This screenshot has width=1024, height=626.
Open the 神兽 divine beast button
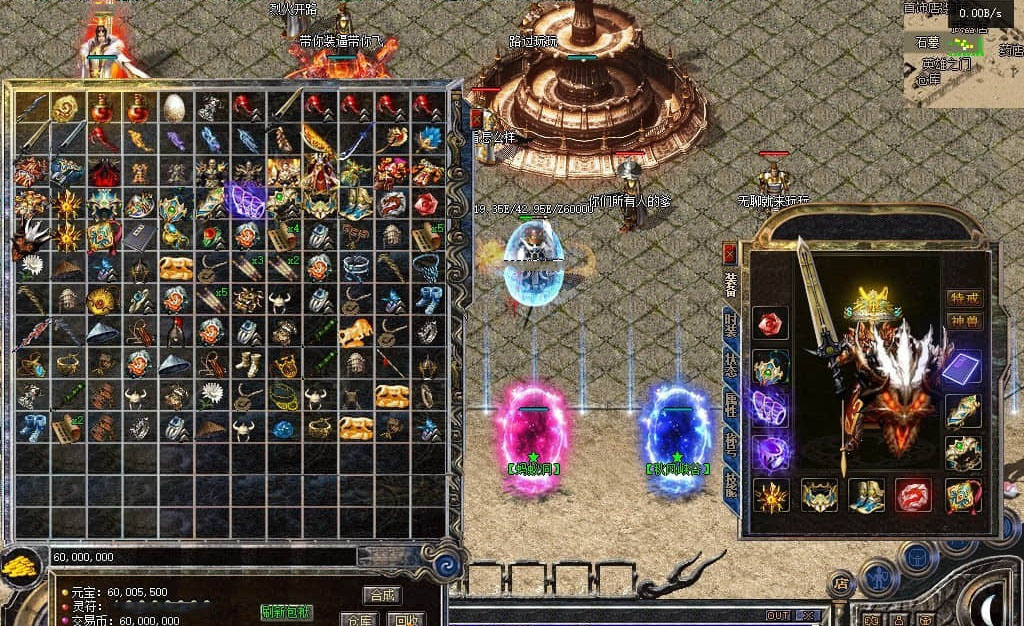click(x=964, y=322)
